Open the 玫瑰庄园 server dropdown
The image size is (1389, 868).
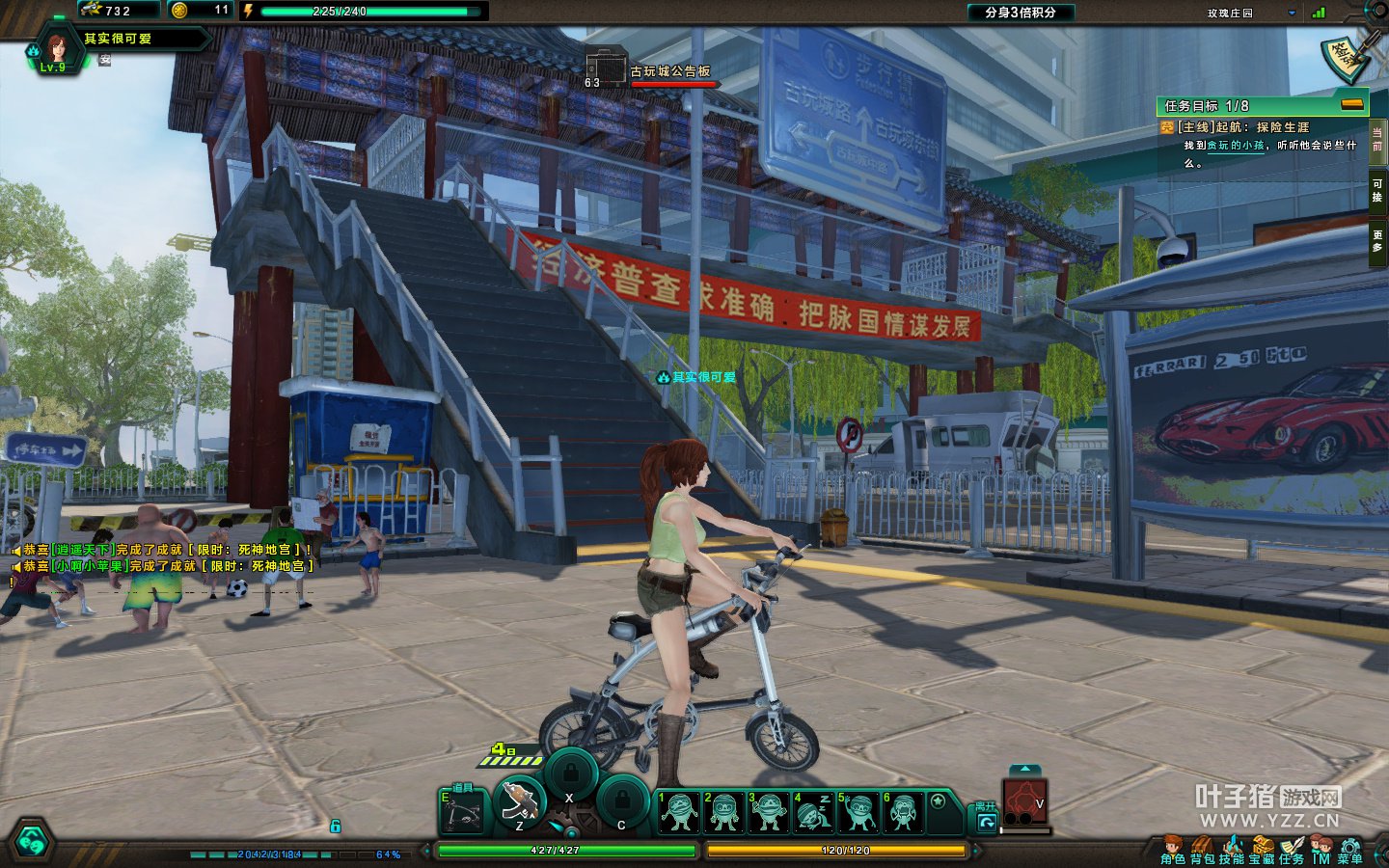pos(1292,13)
